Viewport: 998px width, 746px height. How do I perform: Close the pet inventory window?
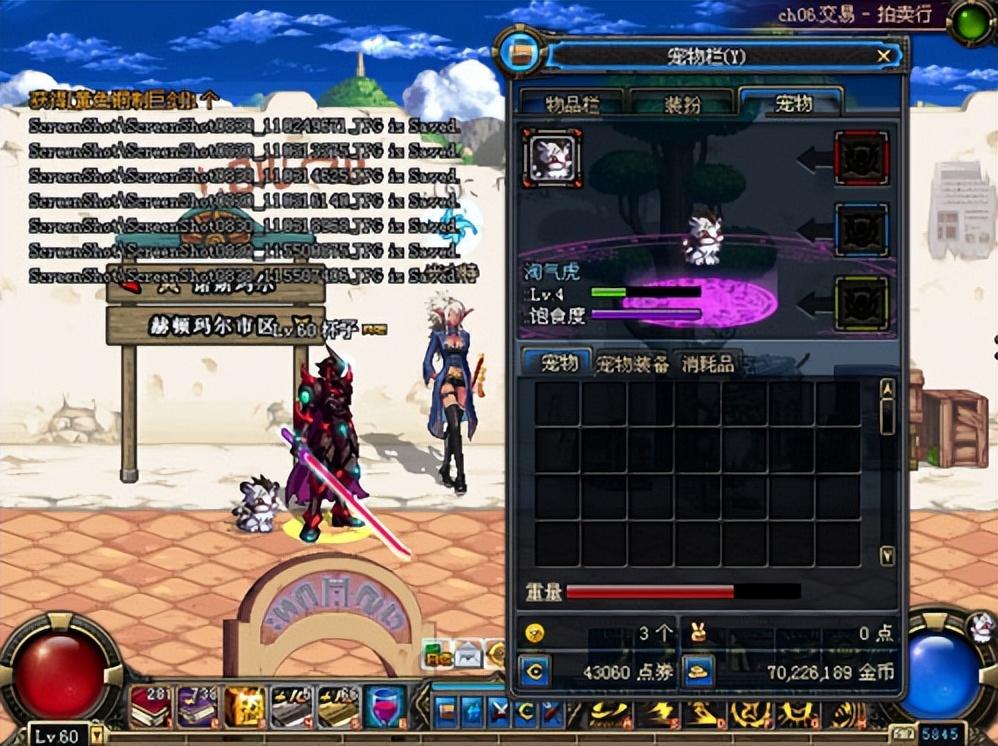coord(883,56)
